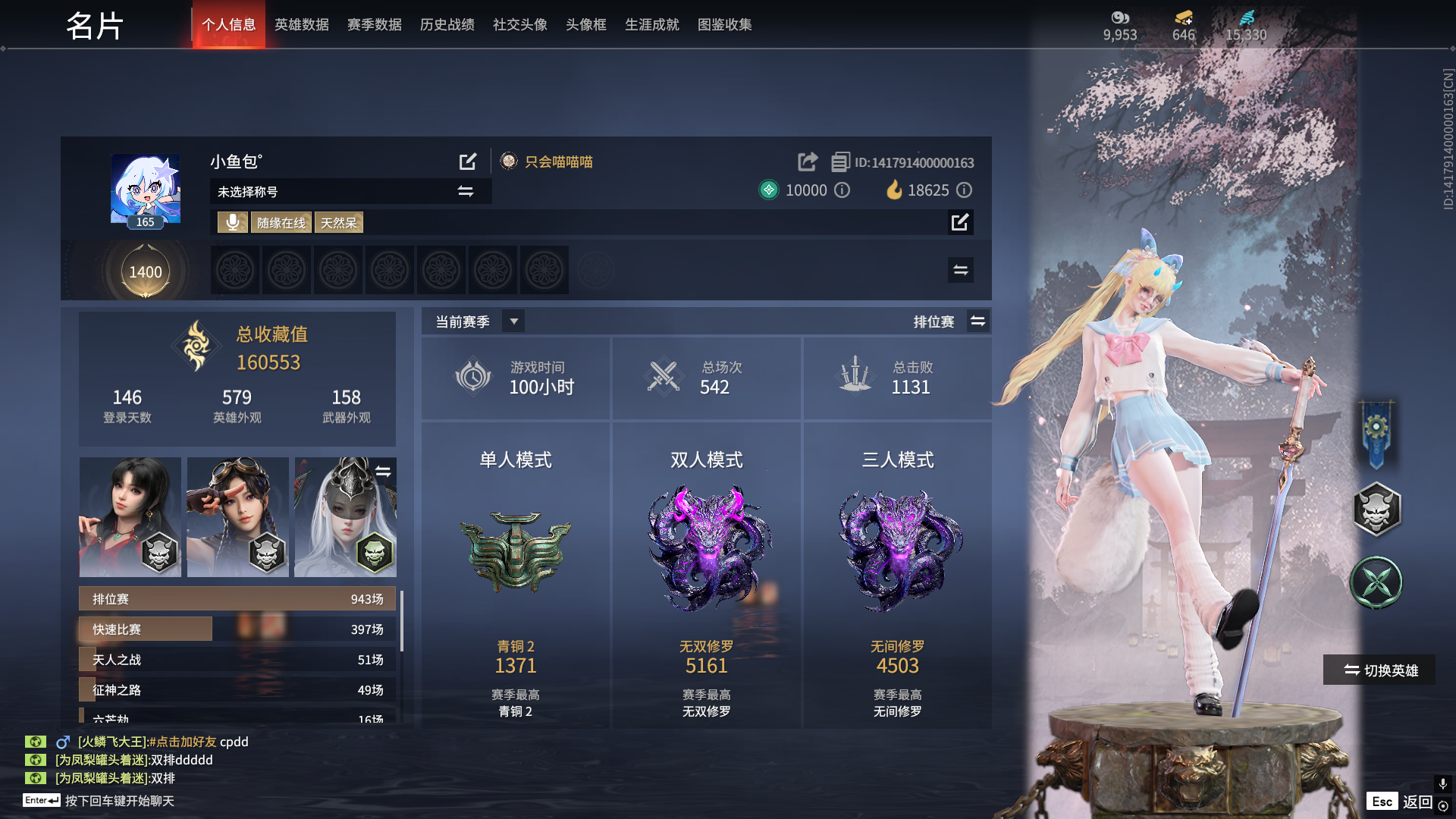Switch achievement badges with the swap icon
1456x819 pixels.
[x=960, y=270]
